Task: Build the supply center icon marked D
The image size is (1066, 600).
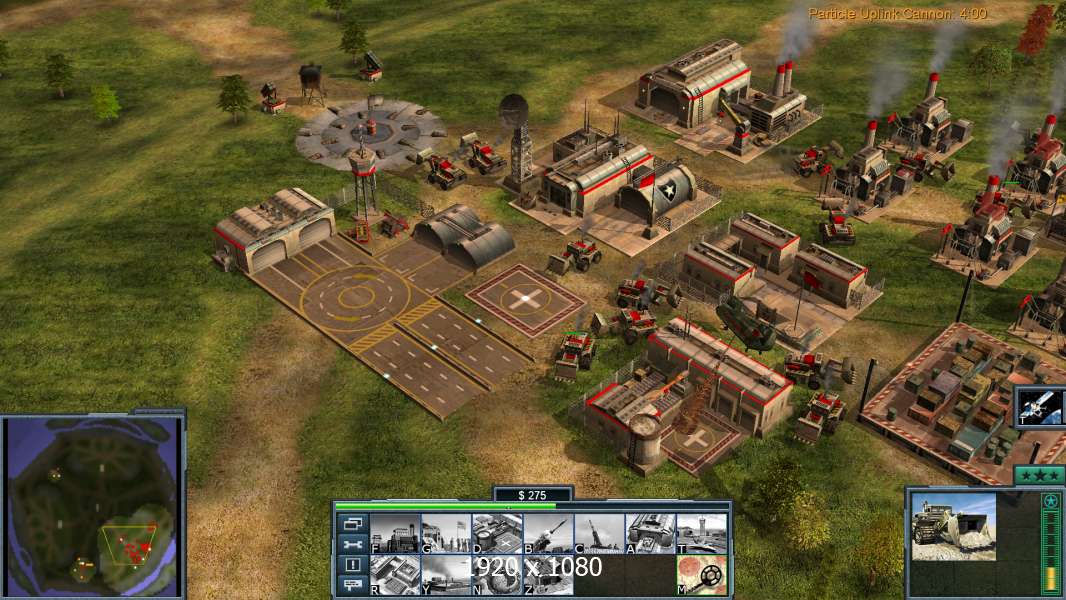Action: [x=497, y=533]
